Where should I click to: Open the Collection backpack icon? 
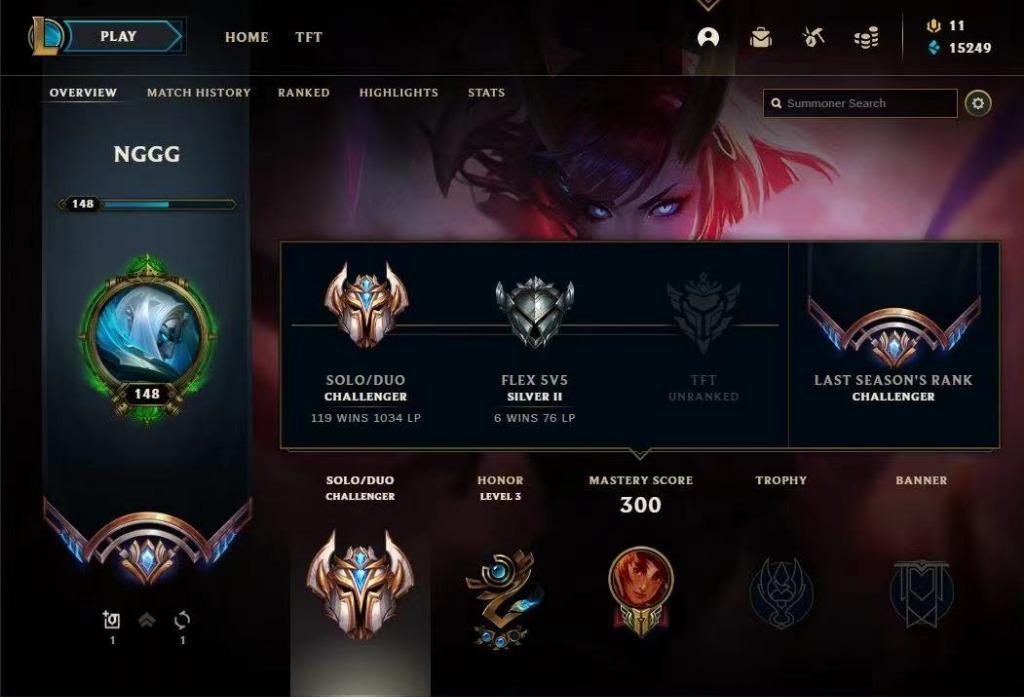[x=761, y=38]
